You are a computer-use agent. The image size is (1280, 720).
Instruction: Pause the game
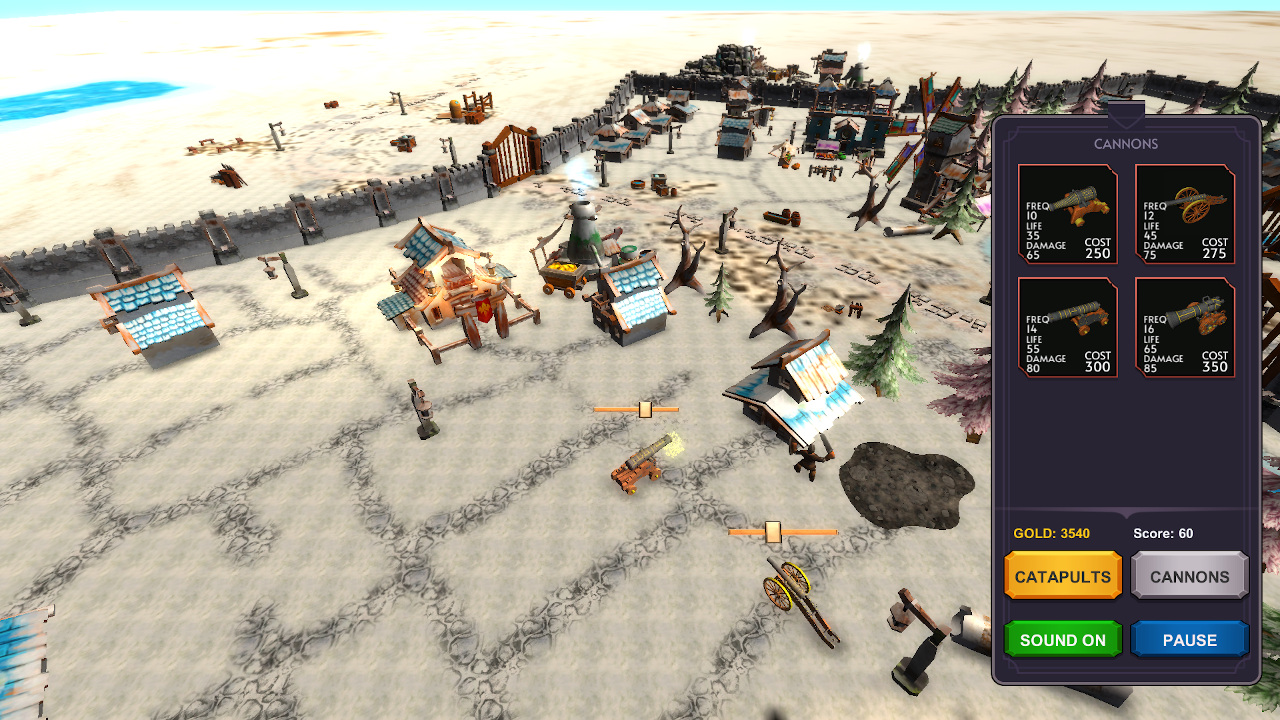click(x=1189, y=639)
